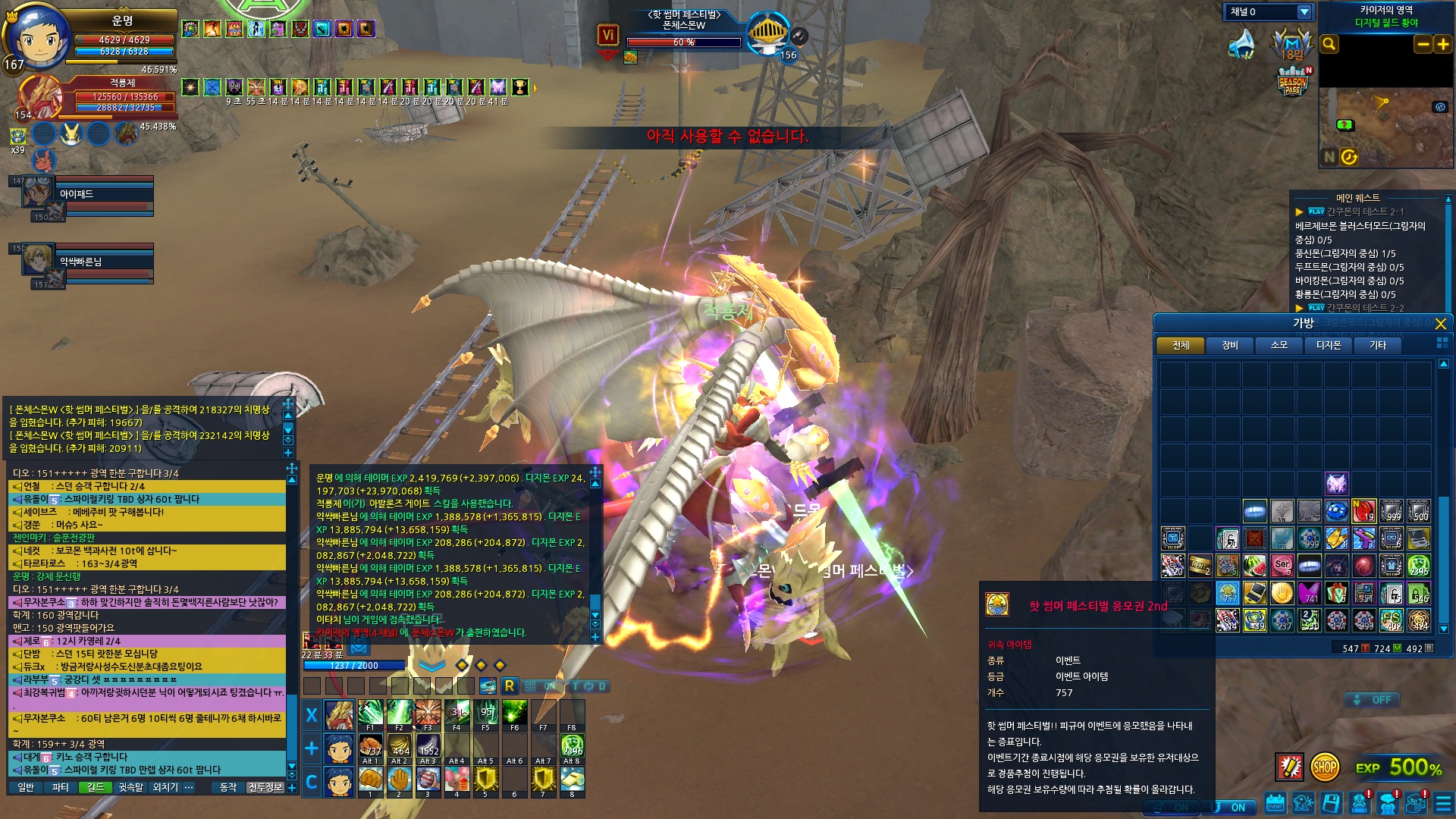Image resolution: width=1456 pixels, height=819 pixels.
Task: Select the 기타 bag tab
Action: (1377, 346)
